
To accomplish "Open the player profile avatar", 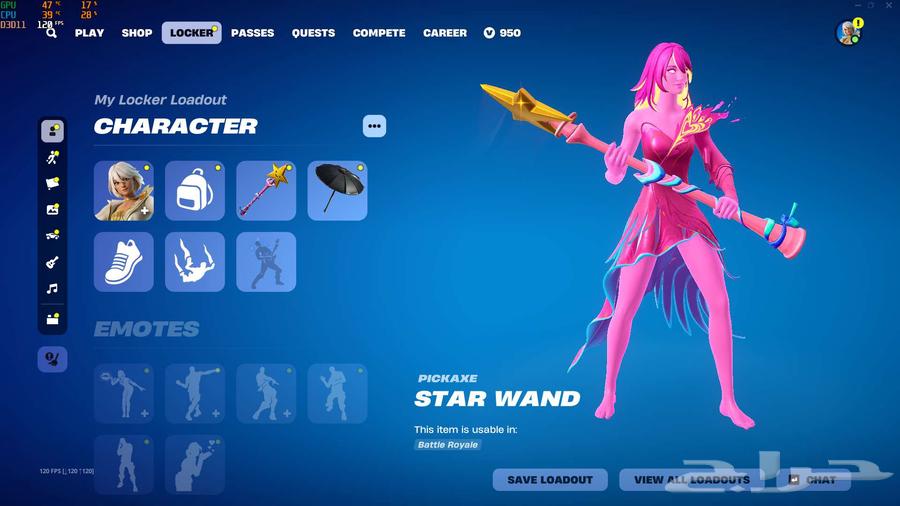I will click(848, 33).
